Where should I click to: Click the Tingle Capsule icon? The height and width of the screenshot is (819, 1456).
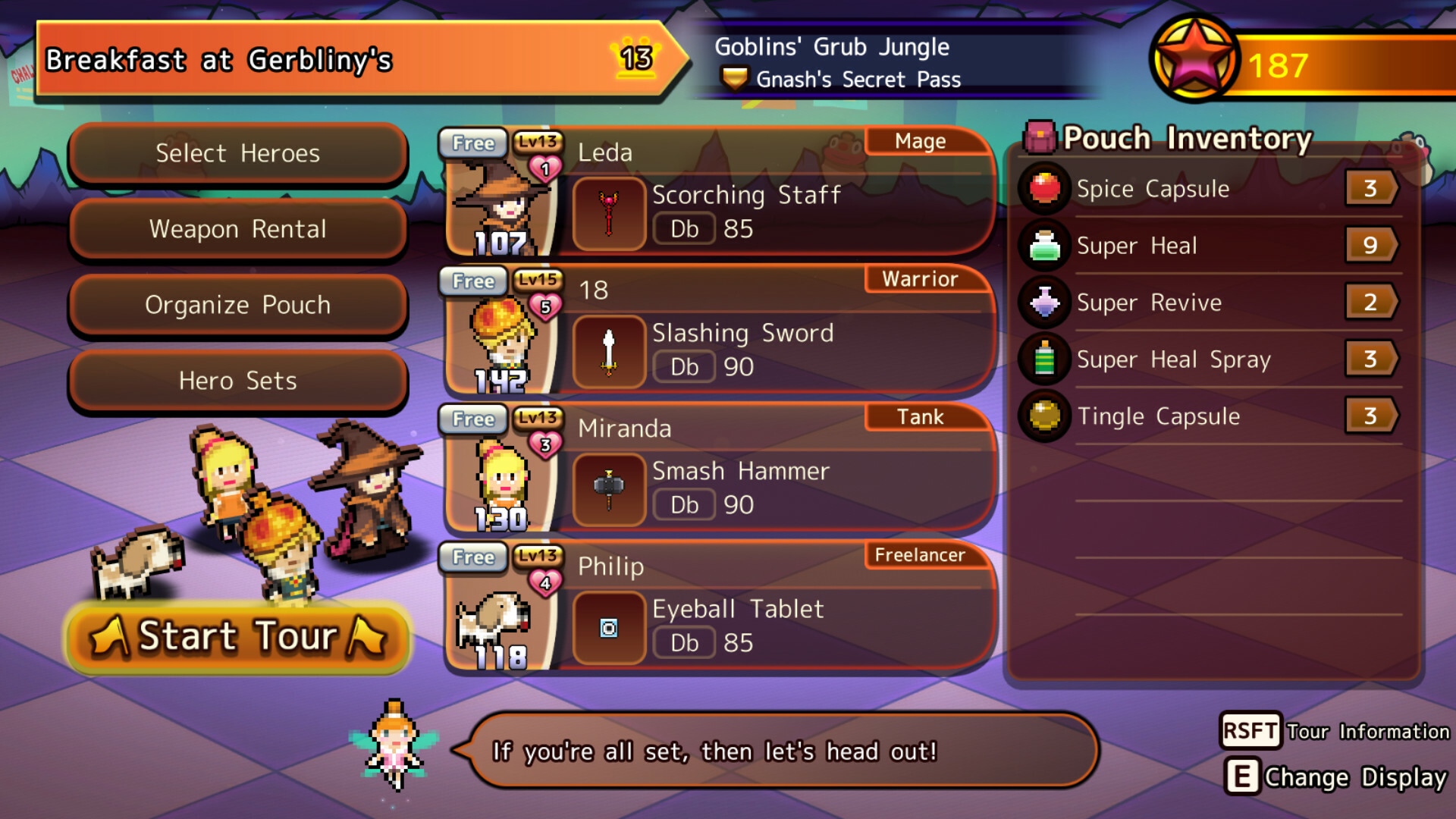[x=1044, y=416]
